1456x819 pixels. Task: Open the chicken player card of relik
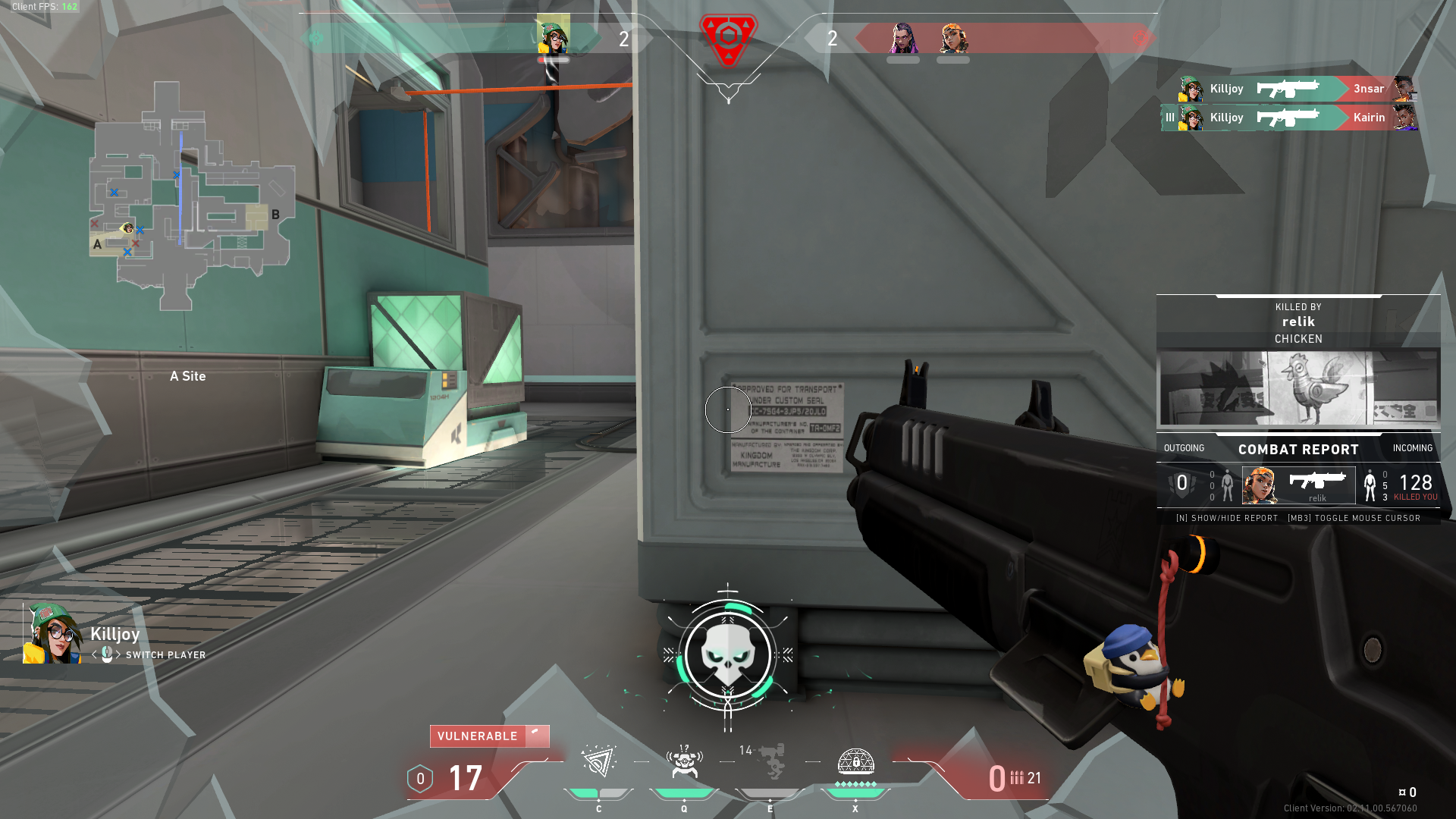coord(1298,388)
